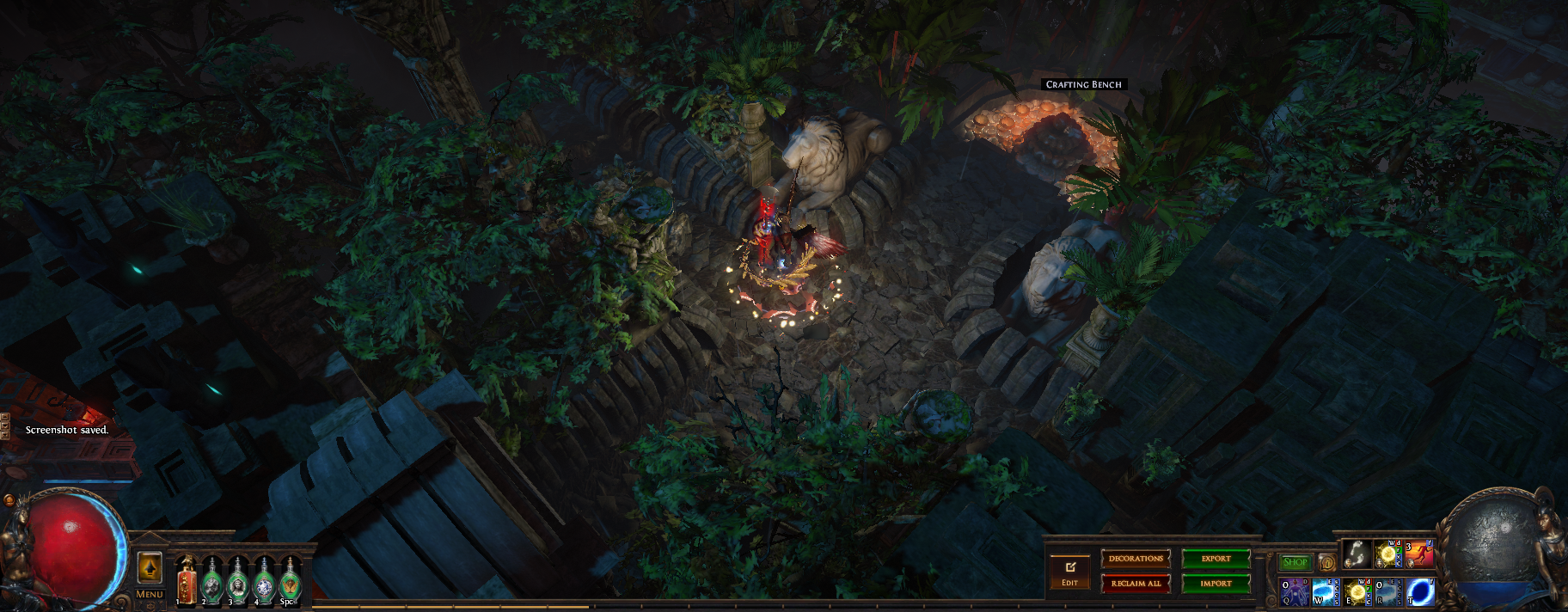Screen dimensions: 1568x612
Task: Open the Menu button
Action: click(x=150, y=594)
